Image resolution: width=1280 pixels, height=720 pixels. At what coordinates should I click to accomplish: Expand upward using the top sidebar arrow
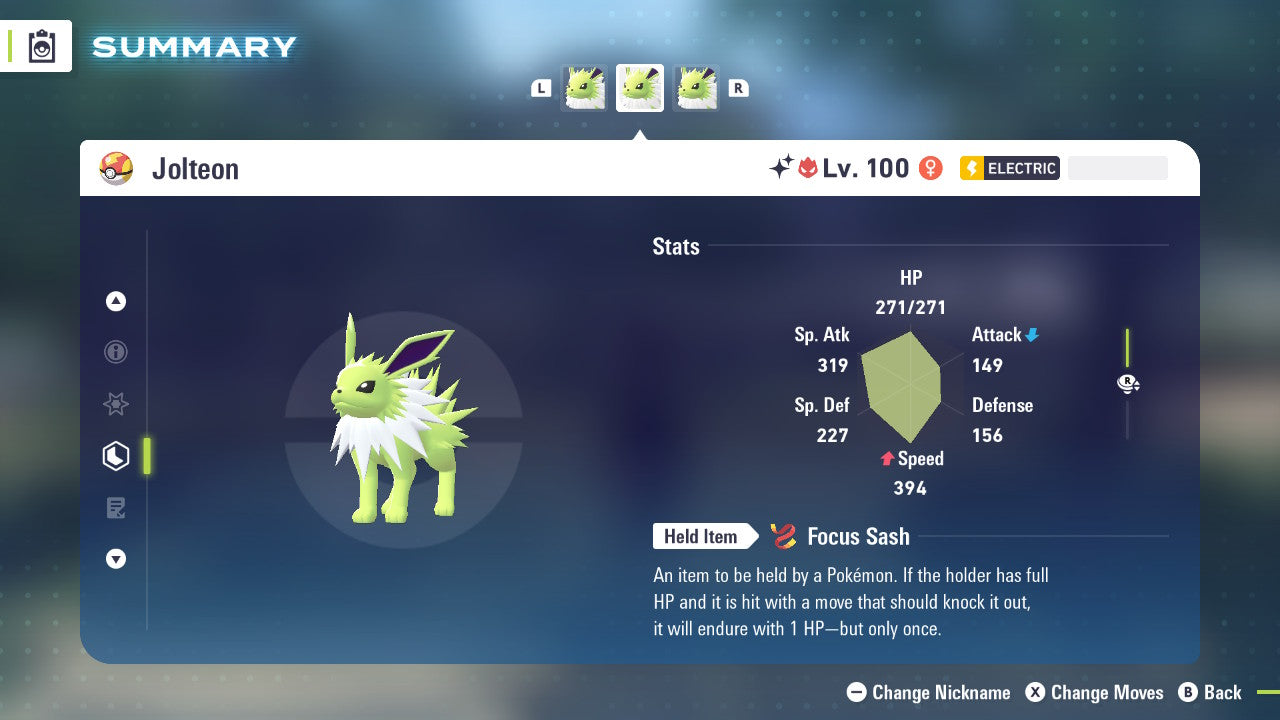coord(116,301)
